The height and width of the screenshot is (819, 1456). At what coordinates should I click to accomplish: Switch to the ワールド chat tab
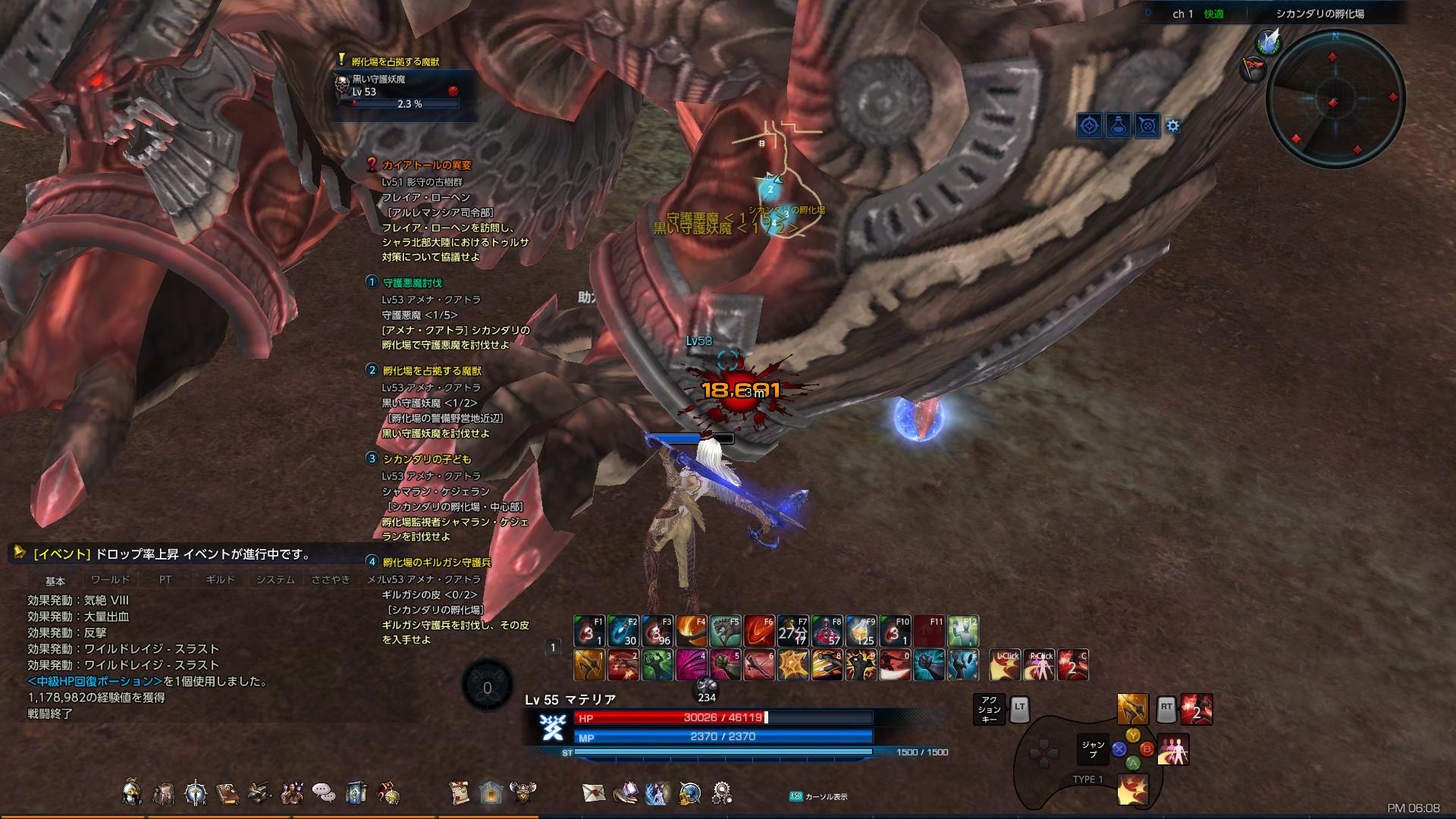pos(111,580)
